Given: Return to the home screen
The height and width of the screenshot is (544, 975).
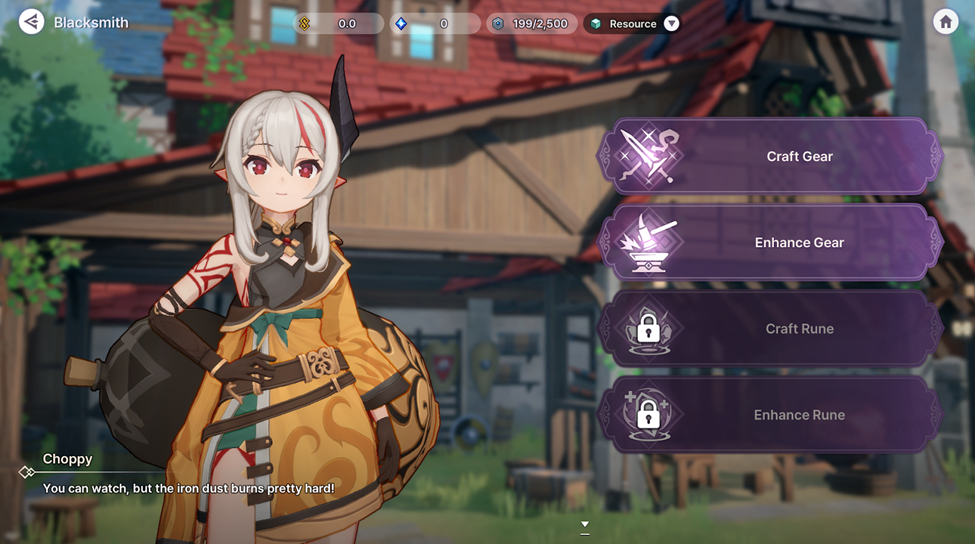Looking at the screenshot, I should 945,22.
